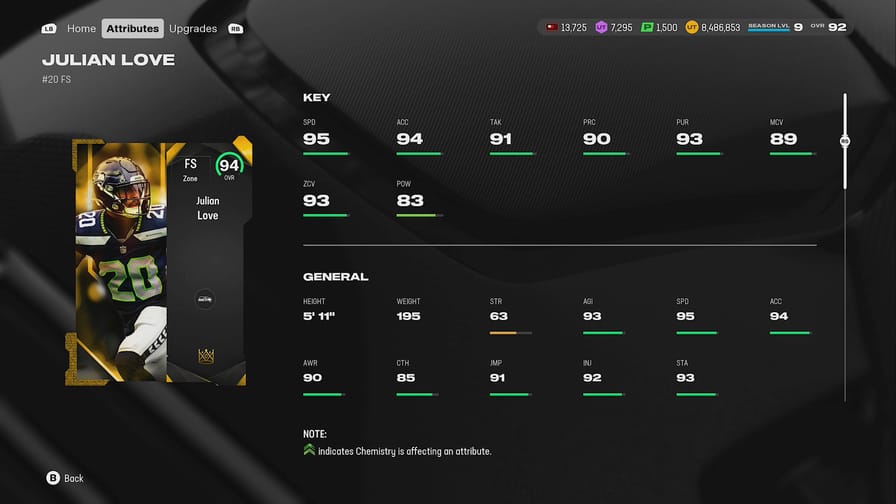Select the Attributes tab

coord(133,28)
